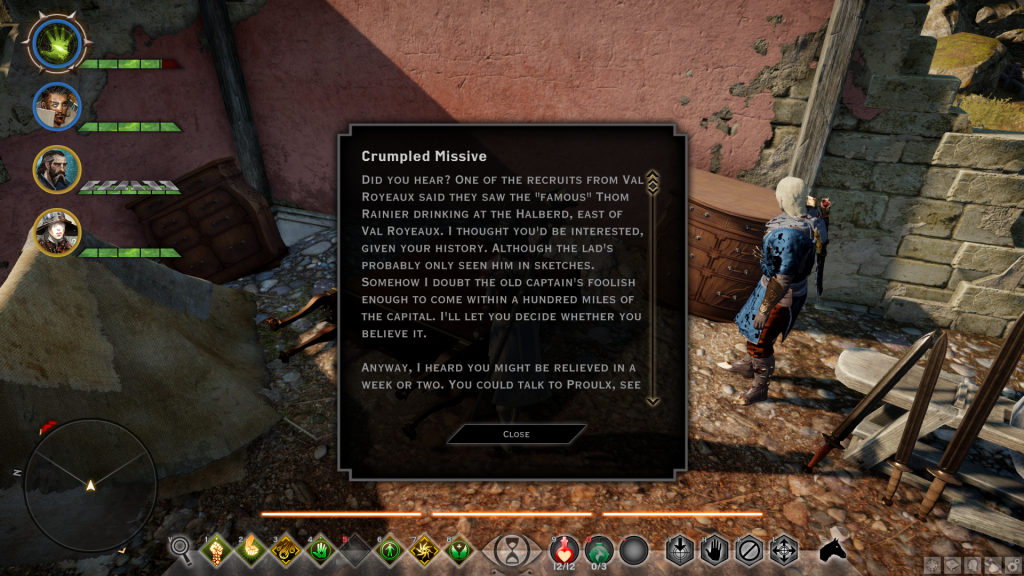
Task: Use the green potion with 0/3 count
Action: pos(599,549)
